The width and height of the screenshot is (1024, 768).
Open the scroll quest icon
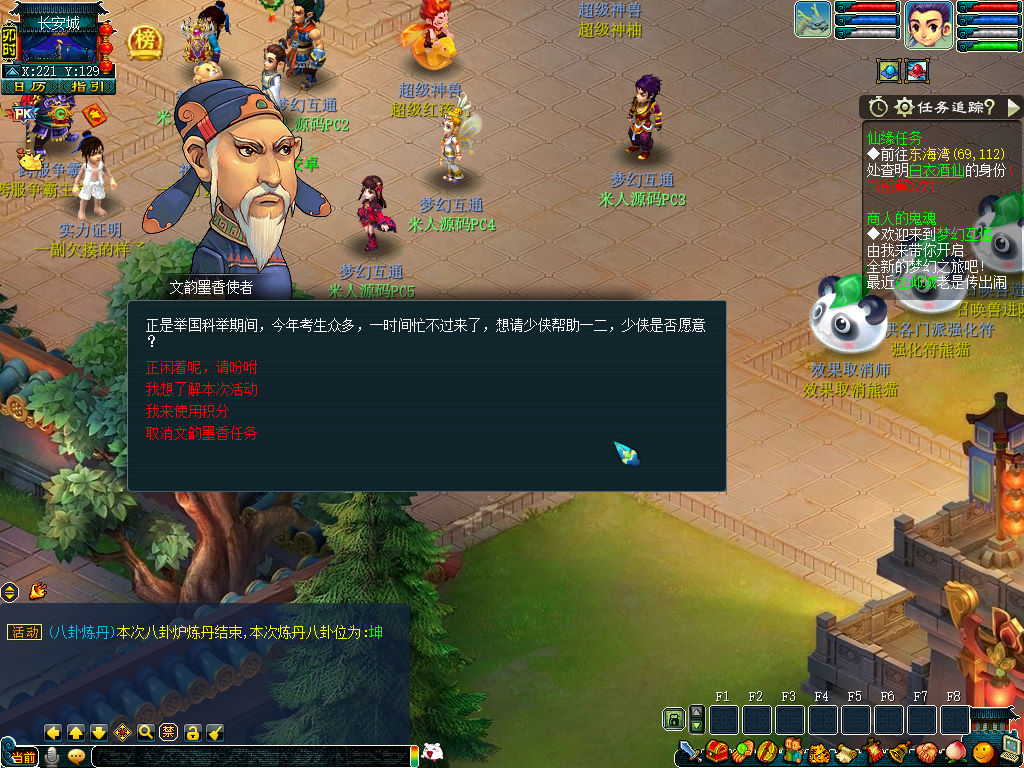(x=846, y=752)
